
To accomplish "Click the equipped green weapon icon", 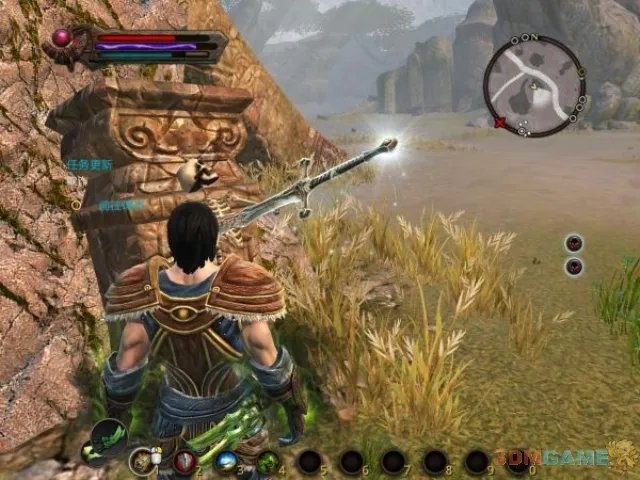I will coord(108,437).
